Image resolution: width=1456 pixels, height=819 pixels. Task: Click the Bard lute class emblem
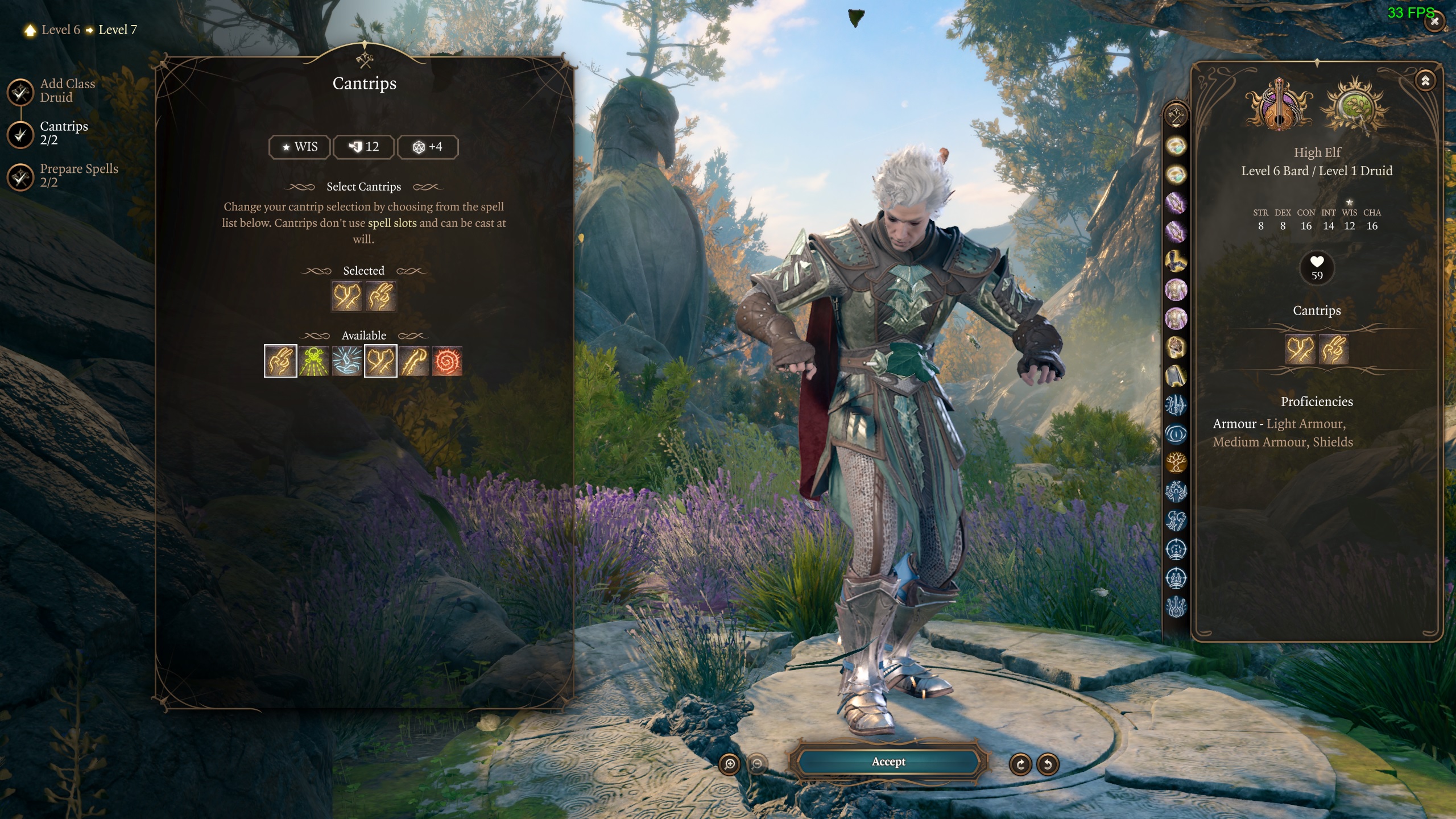coord(1279,106)
